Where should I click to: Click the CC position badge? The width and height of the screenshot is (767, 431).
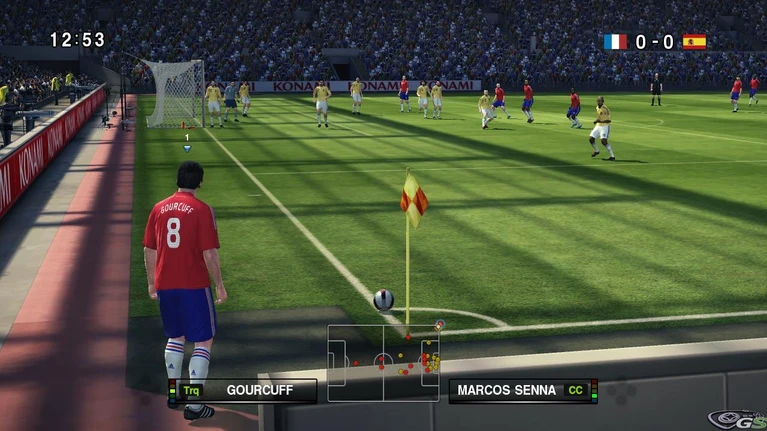point(576,390)
